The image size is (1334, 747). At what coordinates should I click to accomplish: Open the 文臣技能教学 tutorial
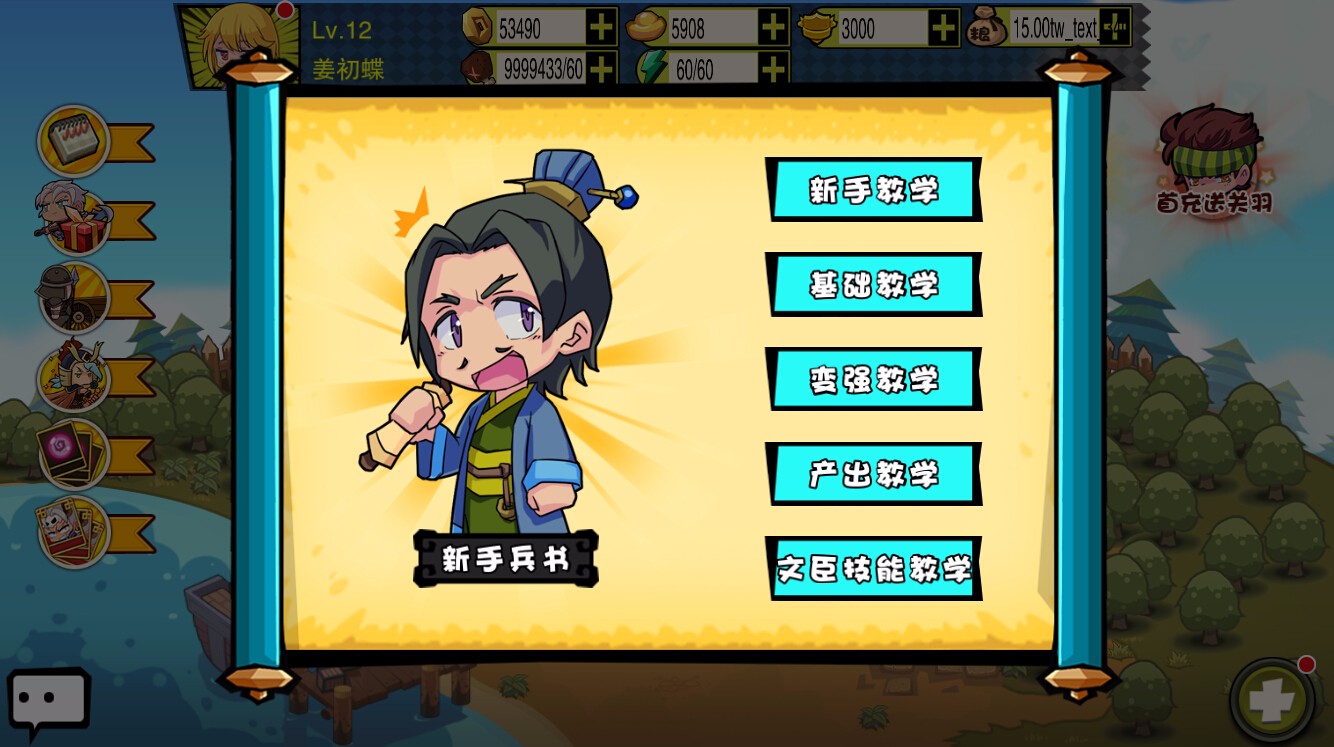(874, 566)
